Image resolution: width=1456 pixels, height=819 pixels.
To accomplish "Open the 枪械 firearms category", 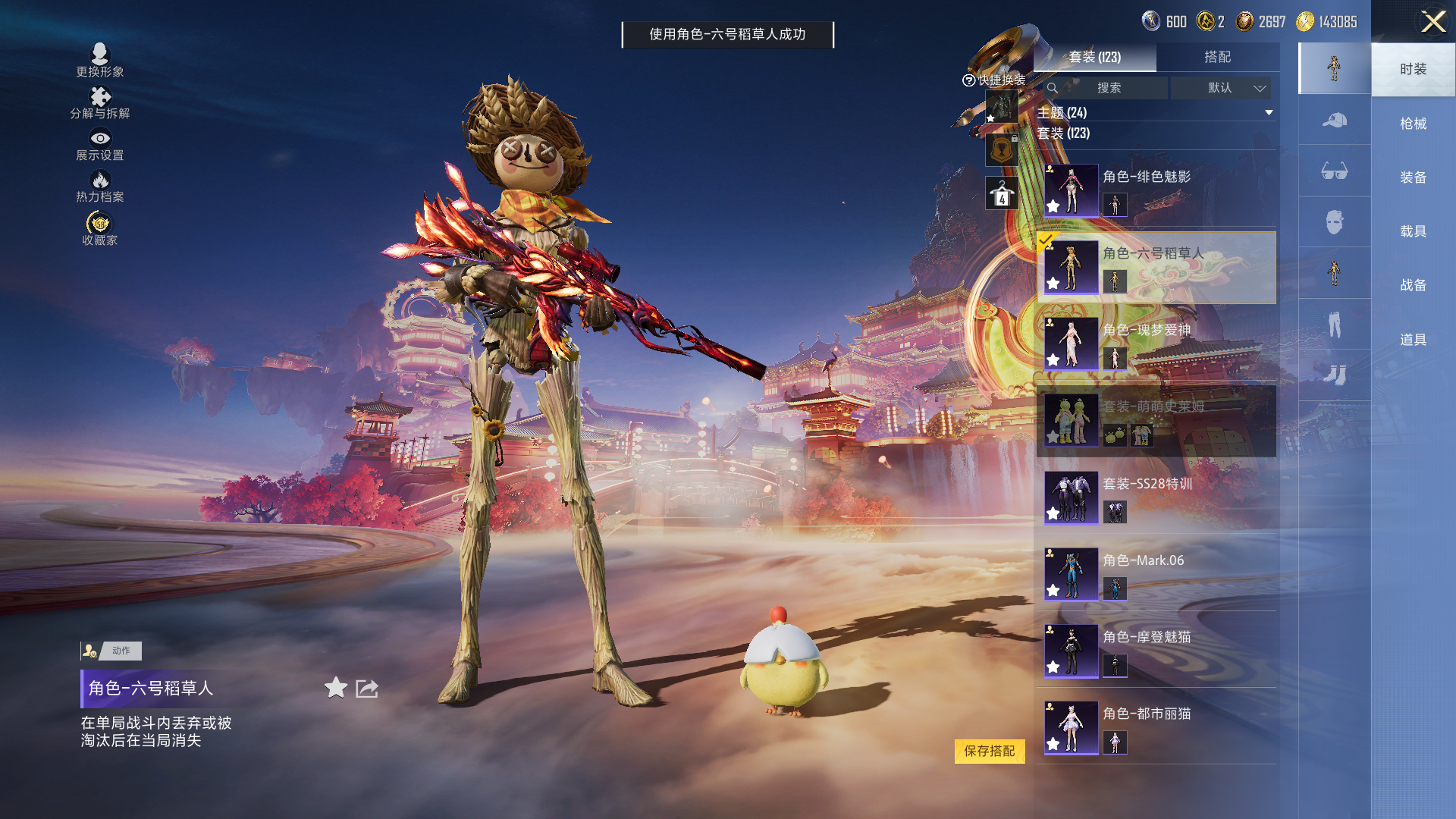I will point(1413,124).
